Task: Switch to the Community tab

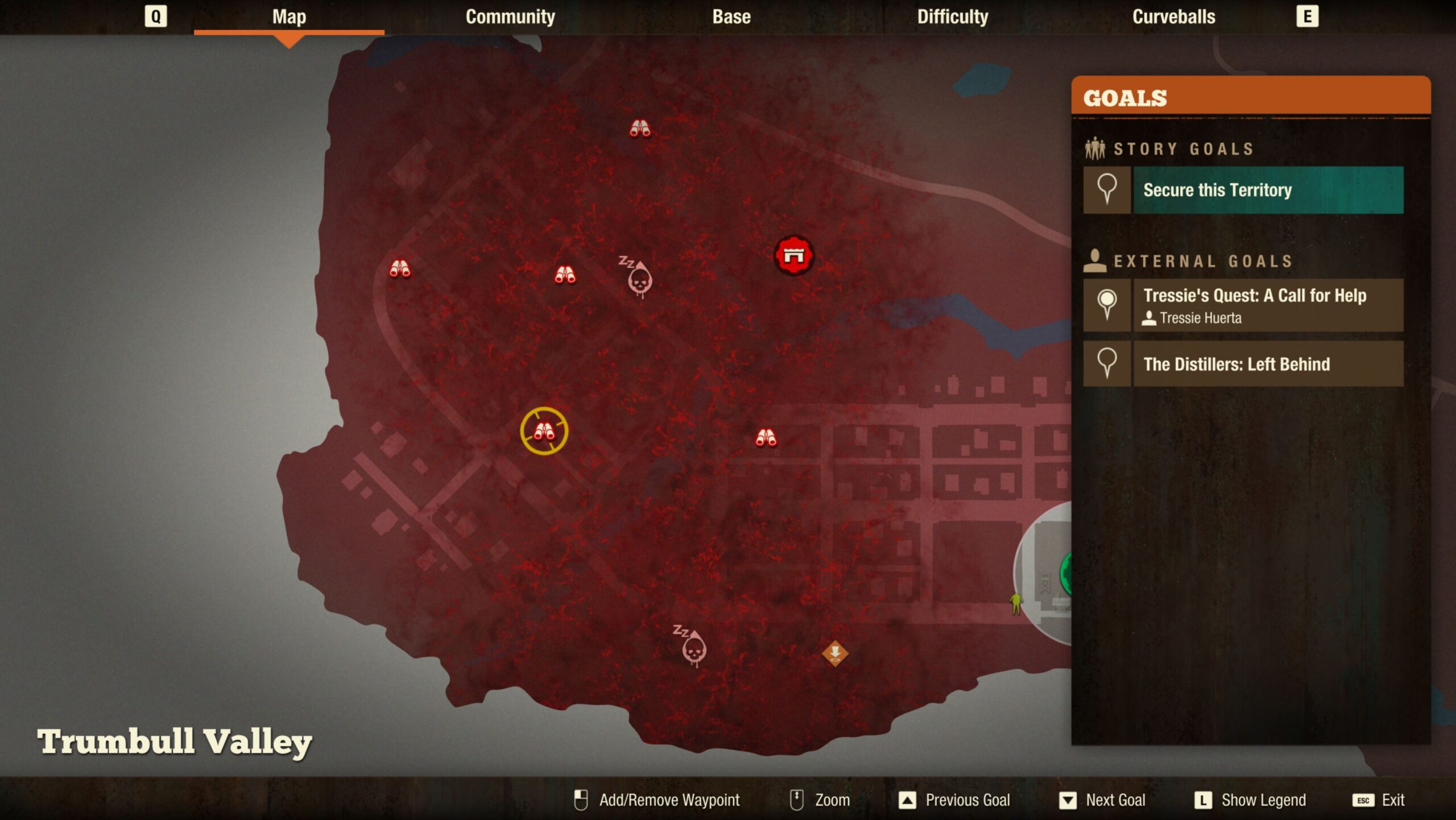Action: click(510, 17)
